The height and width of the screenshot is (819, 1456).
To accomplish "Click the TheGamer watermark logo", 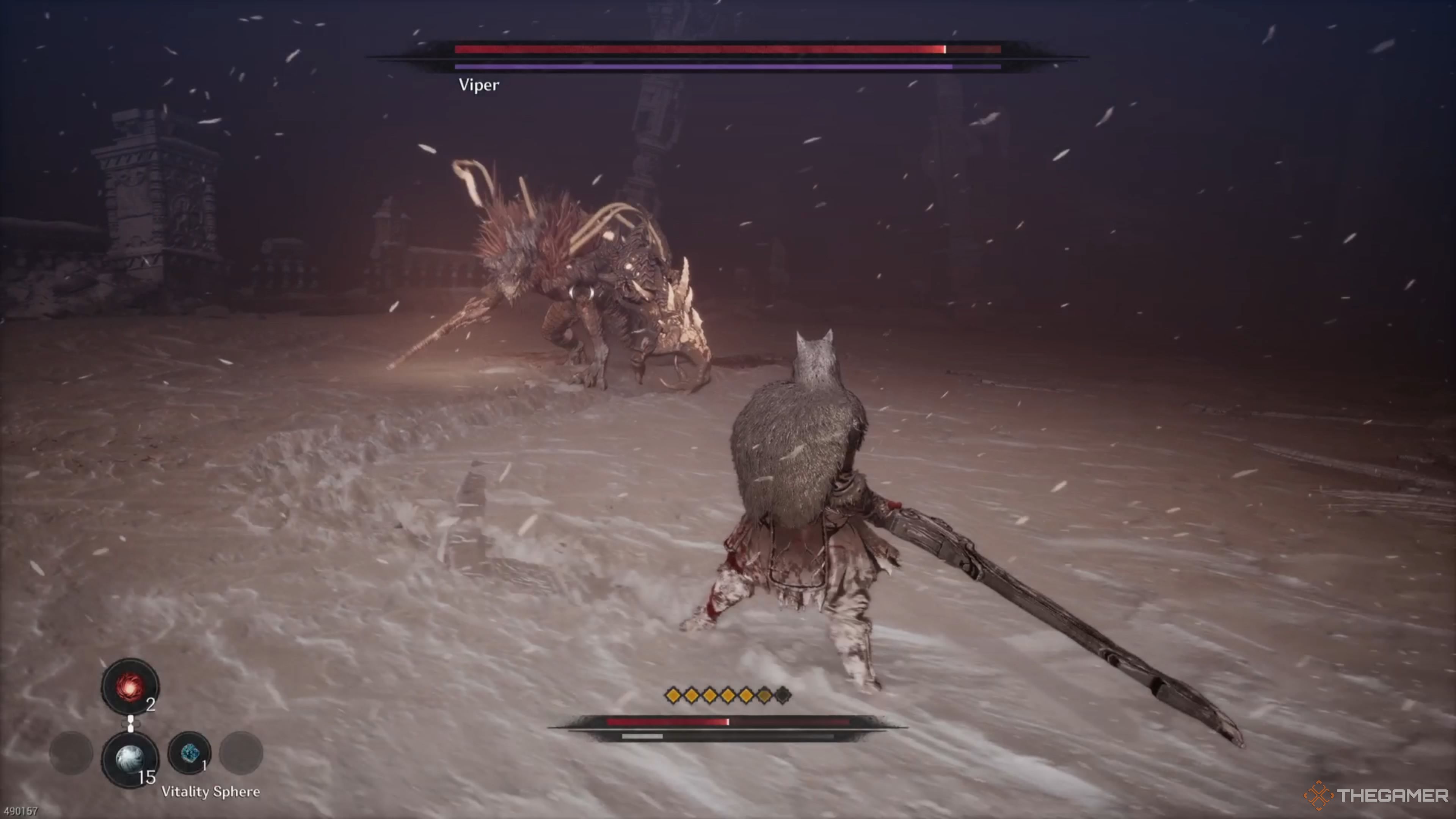I will 1376,796.
